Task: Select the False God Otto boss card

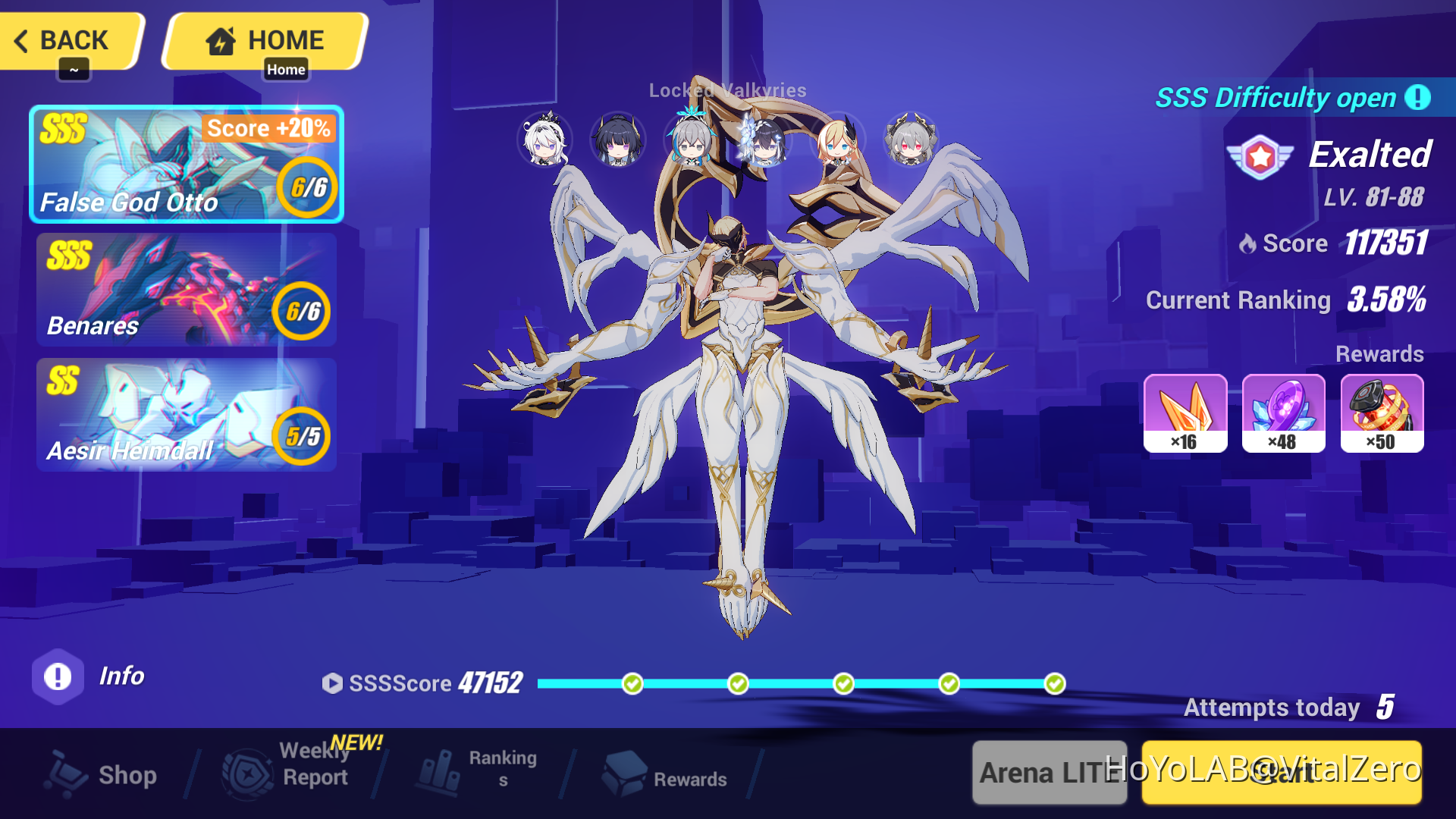Action: [186, 163]
